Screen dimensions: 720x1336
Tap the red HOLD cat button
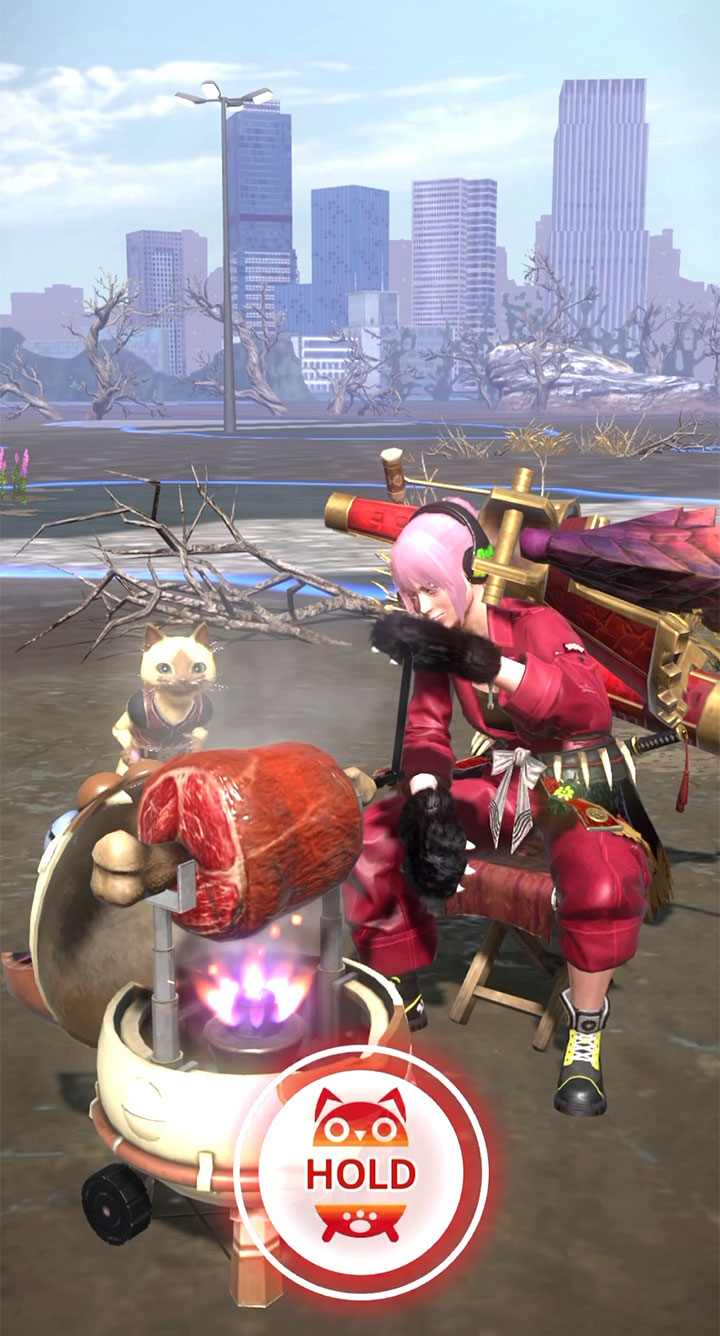click(x=361, y=1171)
